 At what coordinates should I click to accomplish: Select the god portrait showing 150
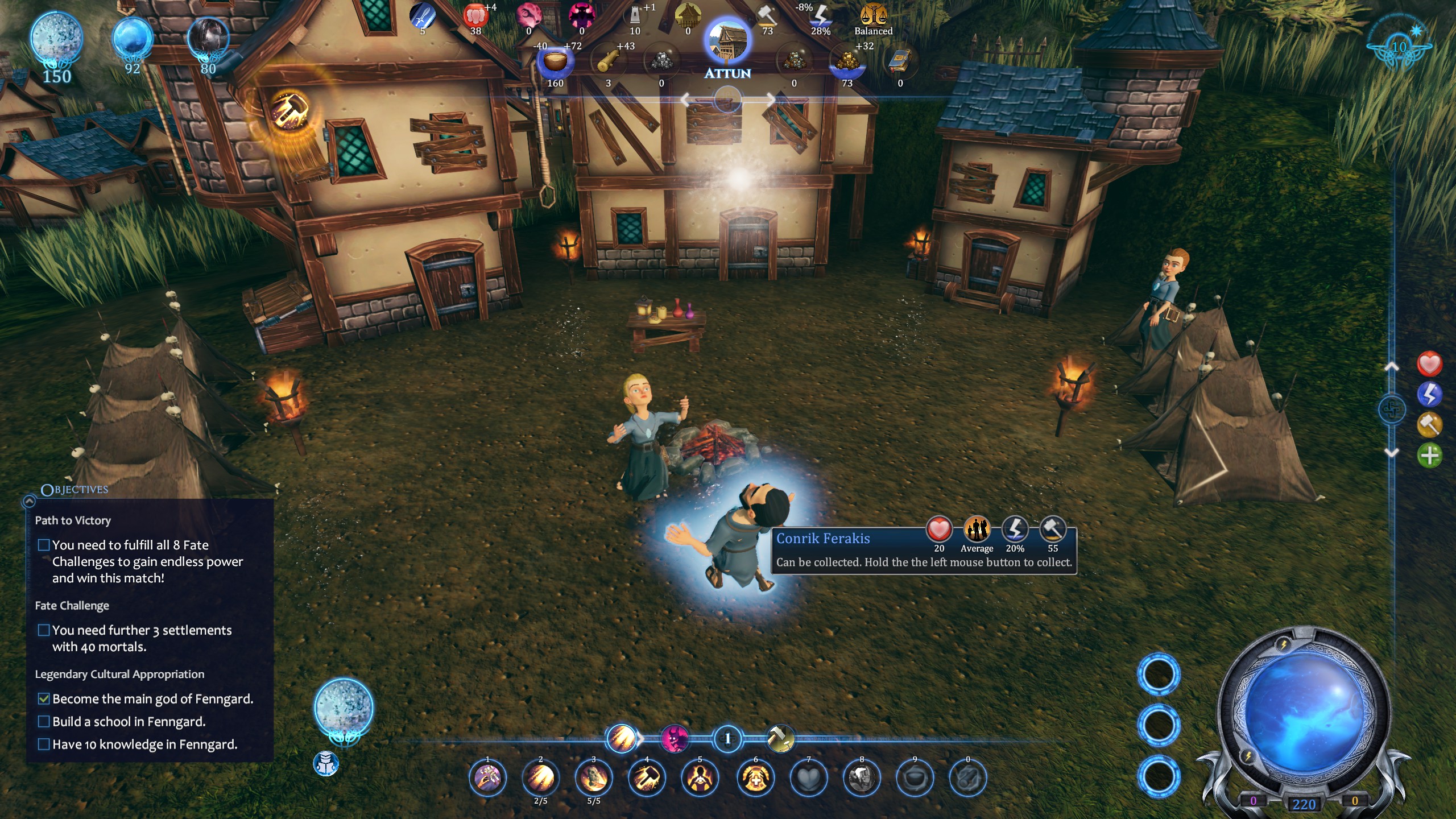coord(56,40)
